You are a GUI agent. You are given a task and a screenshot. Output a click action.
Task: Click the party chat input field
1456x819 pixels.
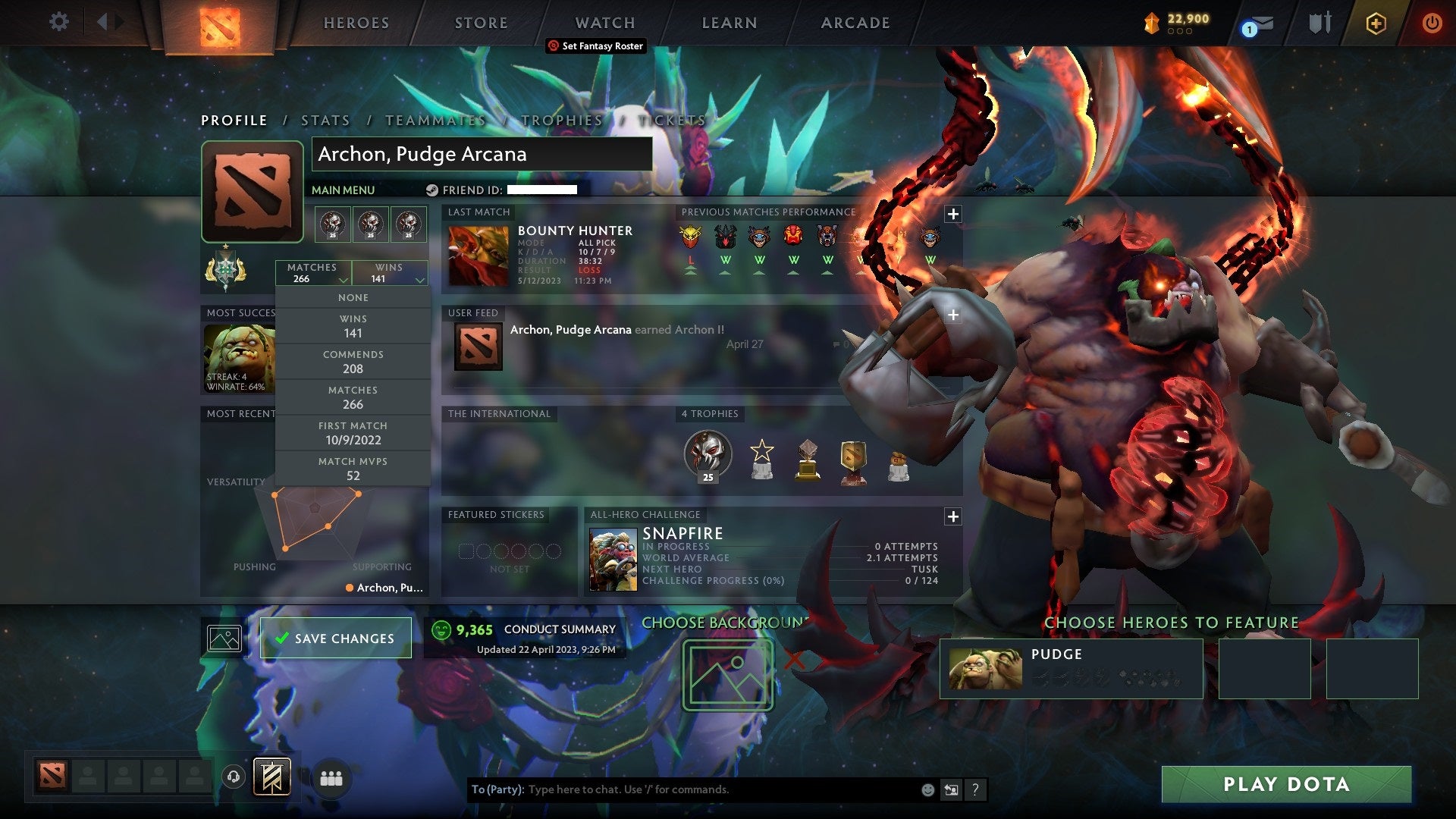click(682, 789)
